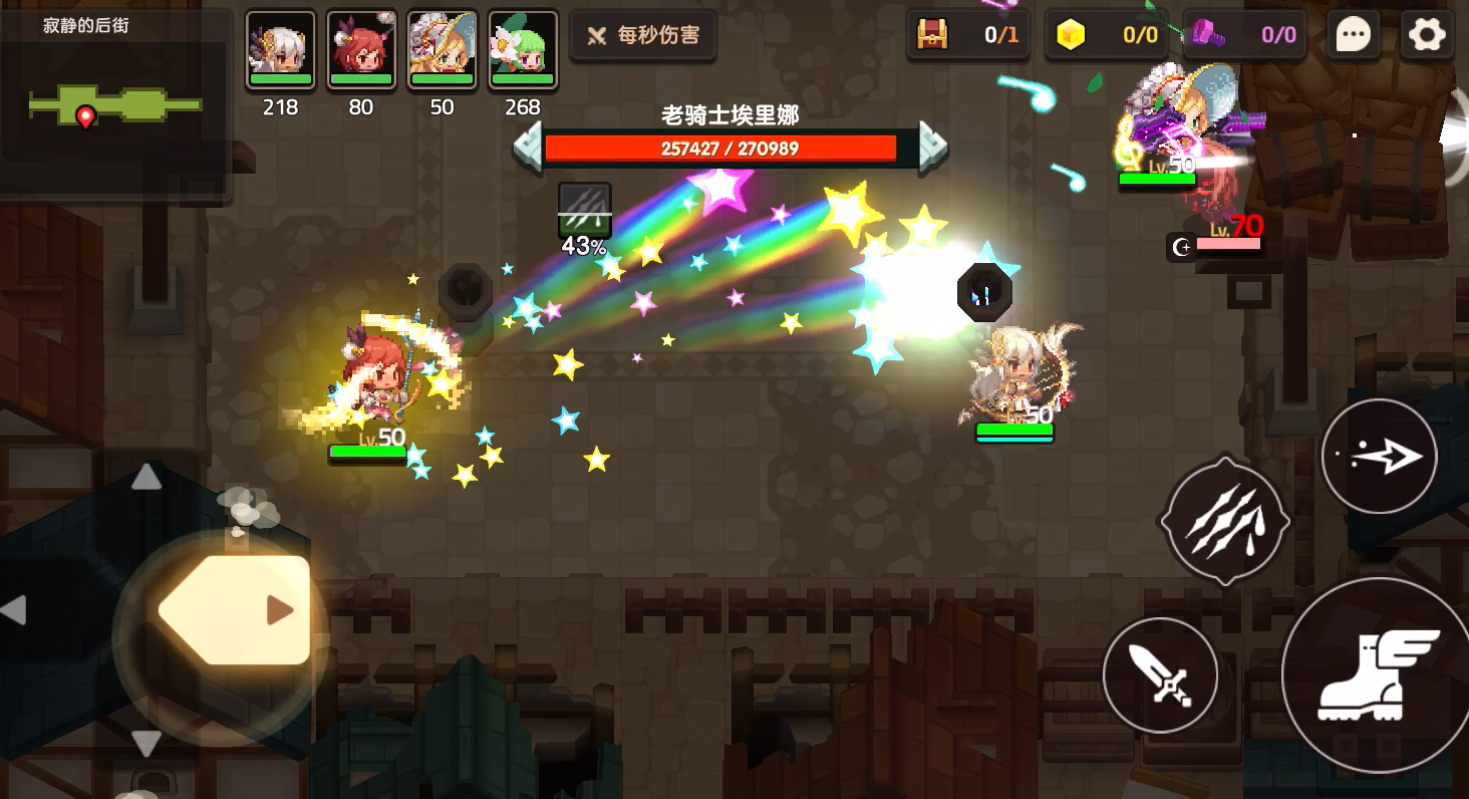
Task: Switch to next boss with right arrow
Action: pos(932,148)
